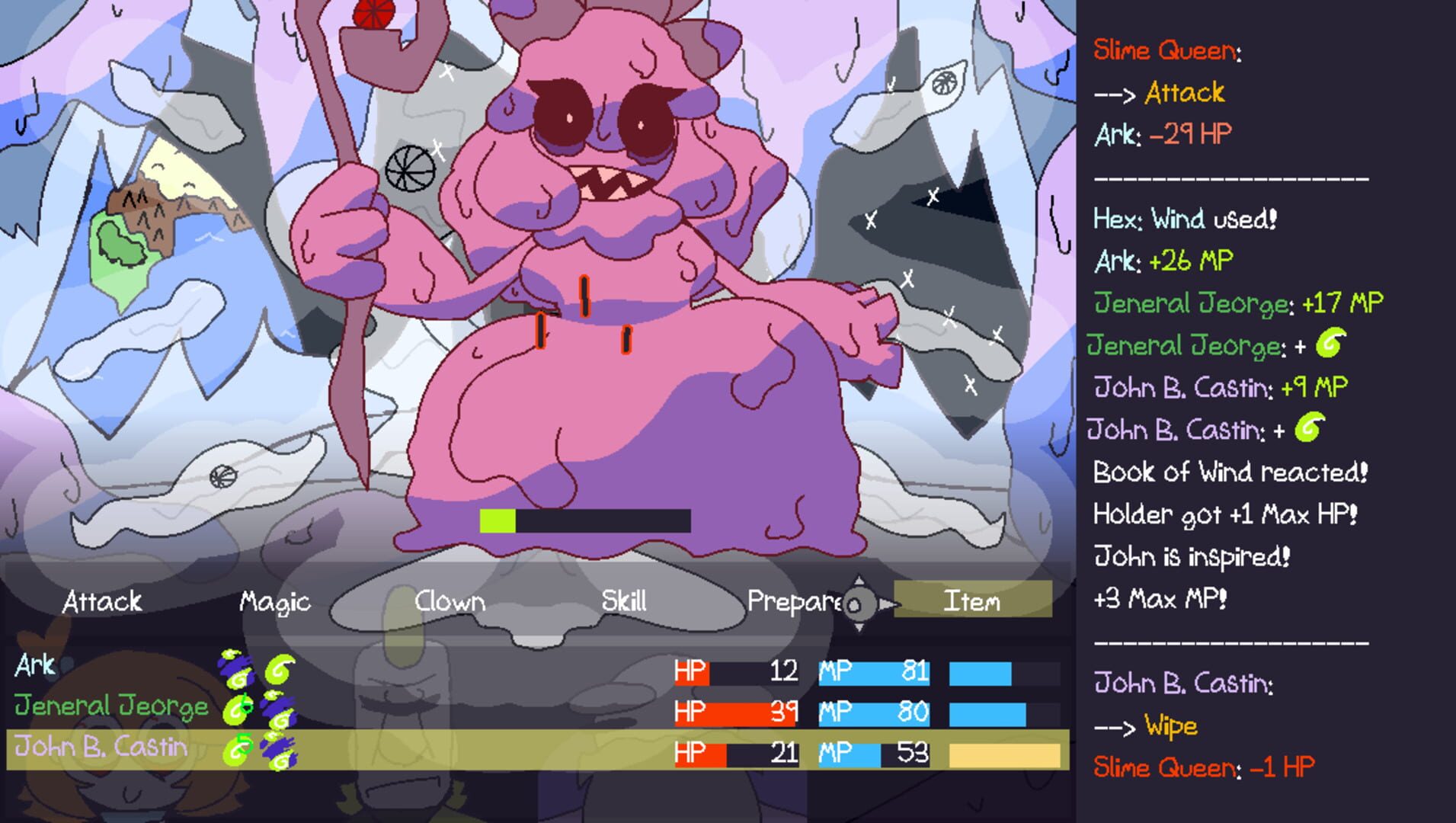The height and width of the screenshot is (823, 1456).
Task: Select Jeneral Jeorge's green swirl buff icon
Action: (238, 710)
